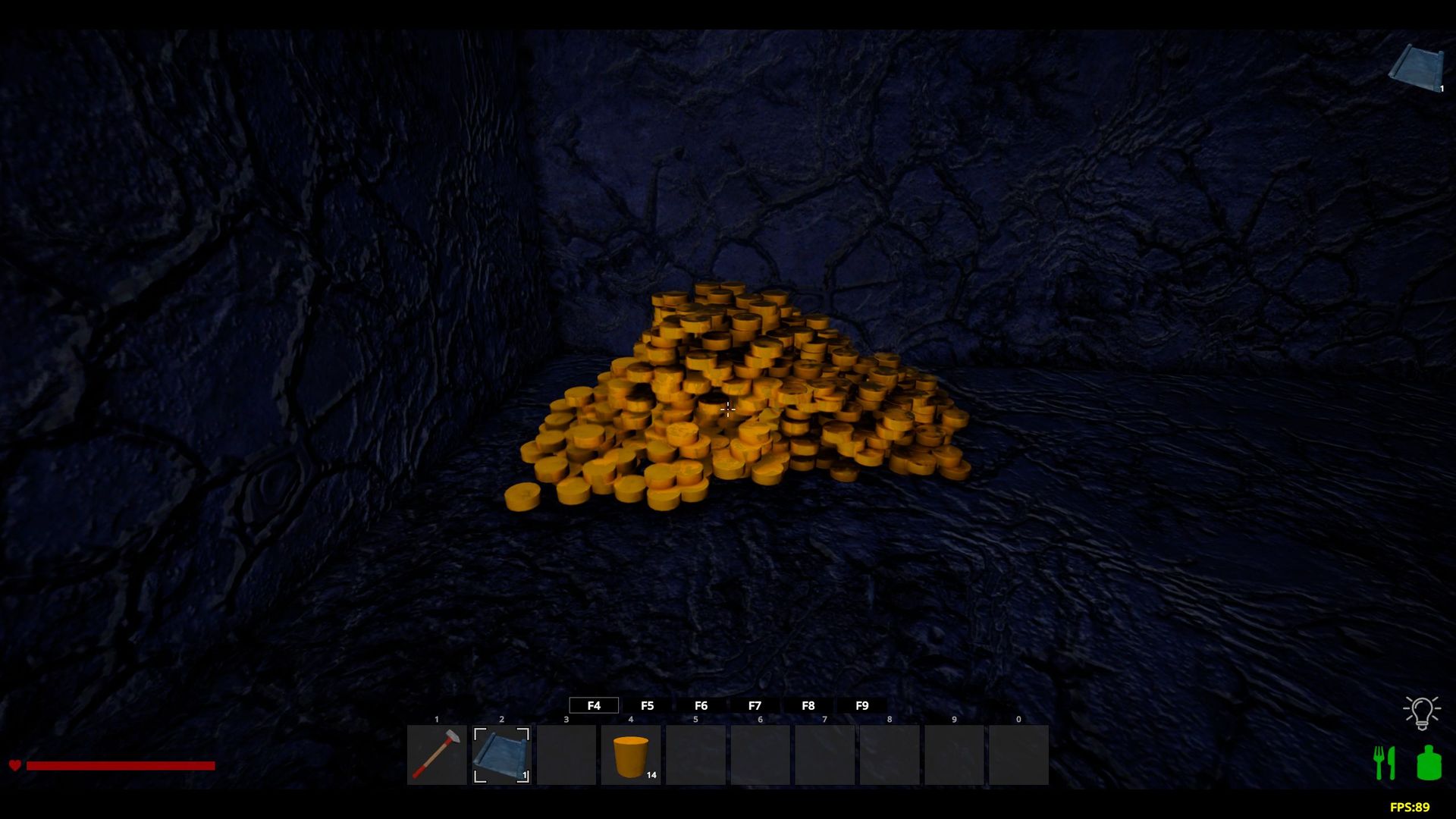Open the map scroll icon in the corner
1456x819 pixels.
pos(1417,68)
